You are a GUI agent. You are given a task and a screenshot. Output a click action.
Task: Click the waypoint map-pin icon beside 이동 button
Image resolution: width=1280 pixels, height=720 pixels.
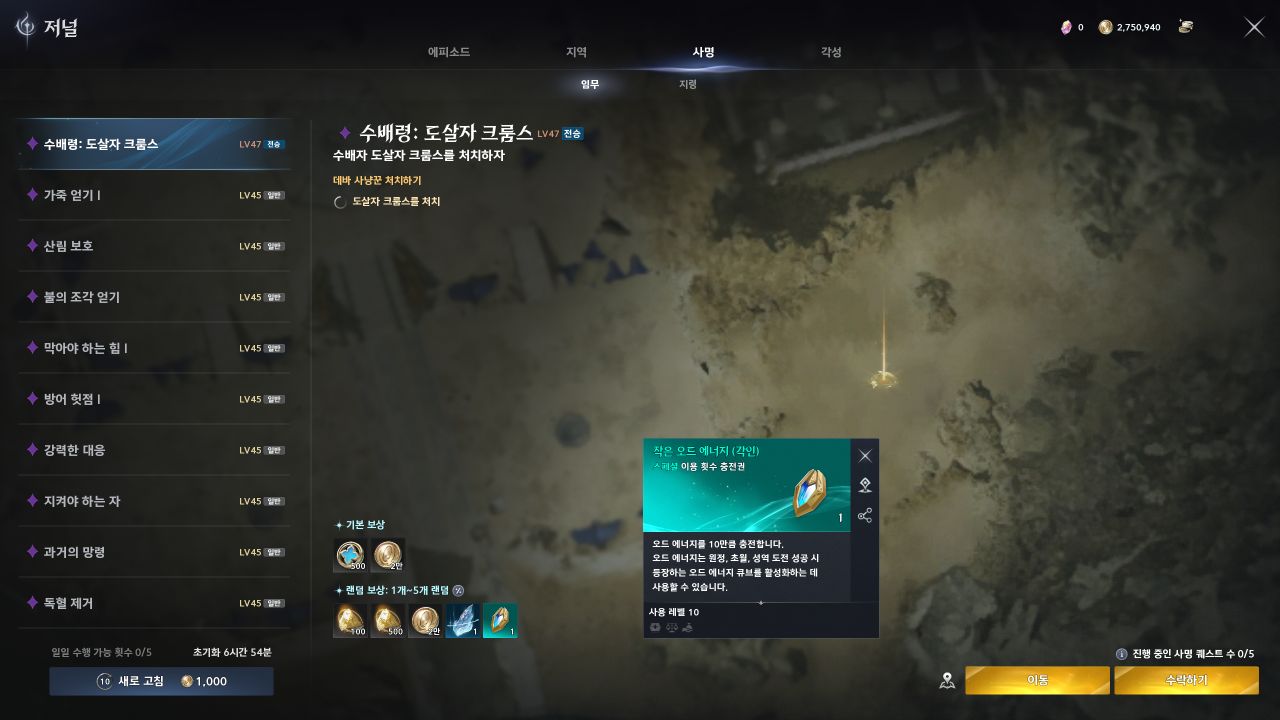click(x=945, y=679)
